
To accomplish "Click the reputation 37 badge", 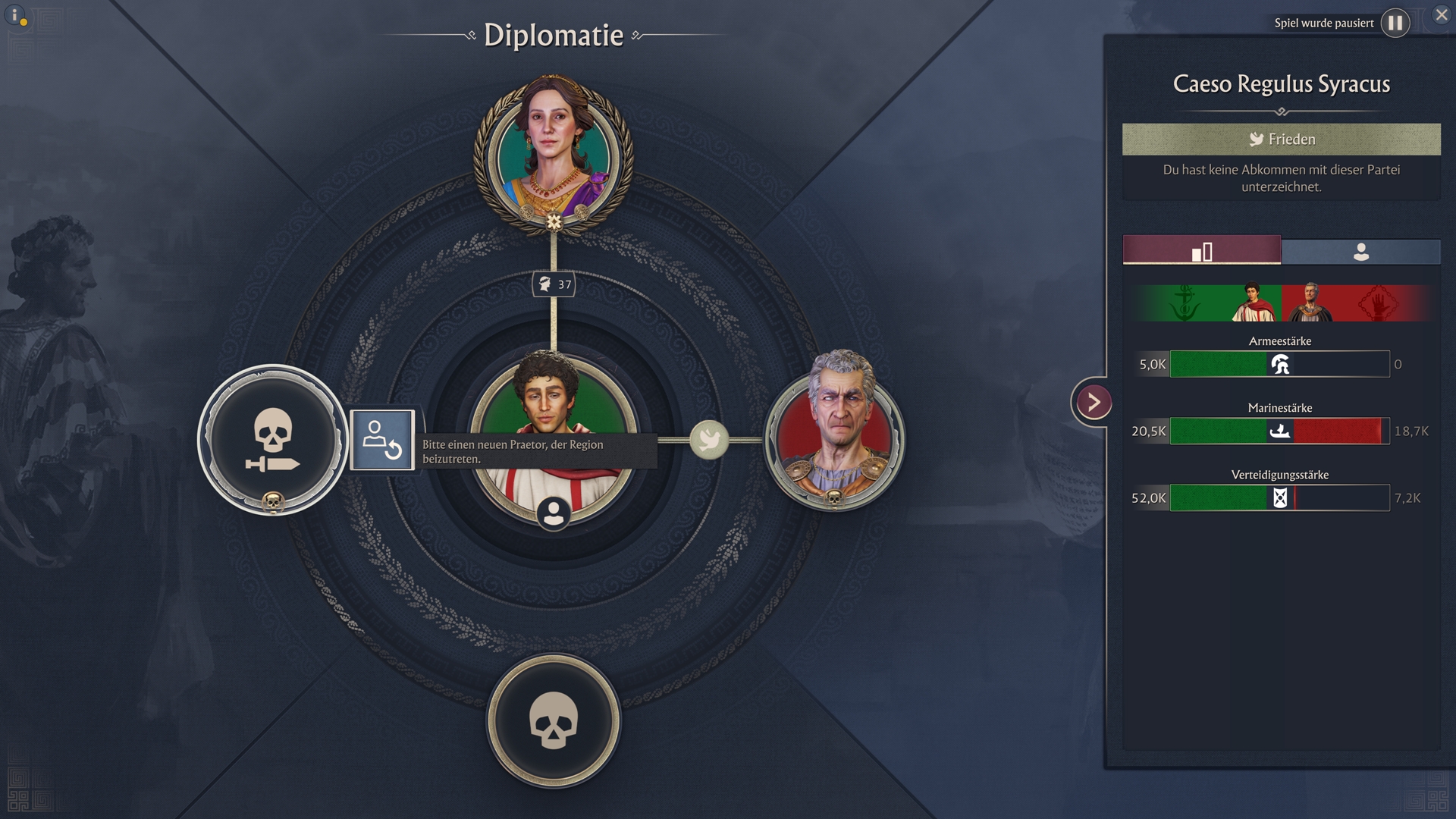I will point(554,284).
